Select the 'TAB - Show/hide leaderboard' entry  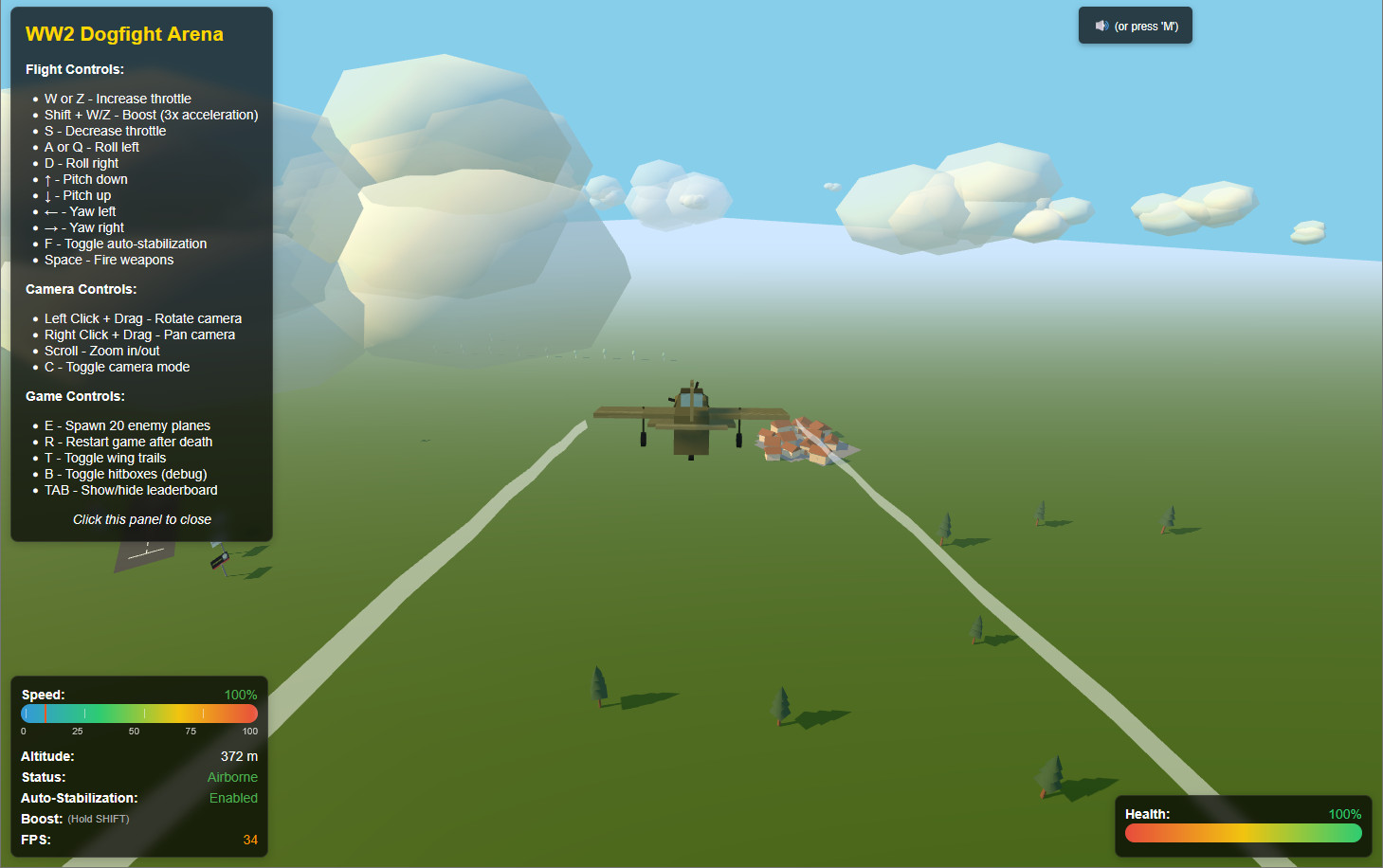tap(131, 490)
